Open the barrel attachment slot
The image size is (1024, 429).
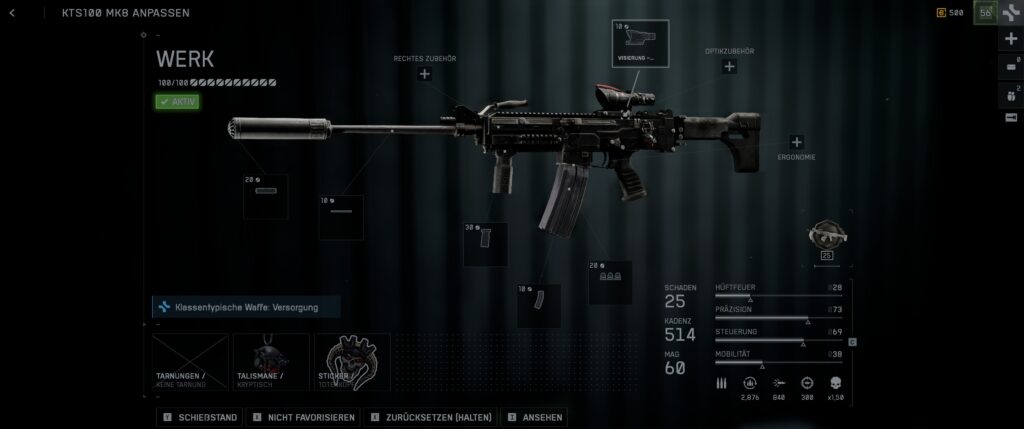pos(341,217)
